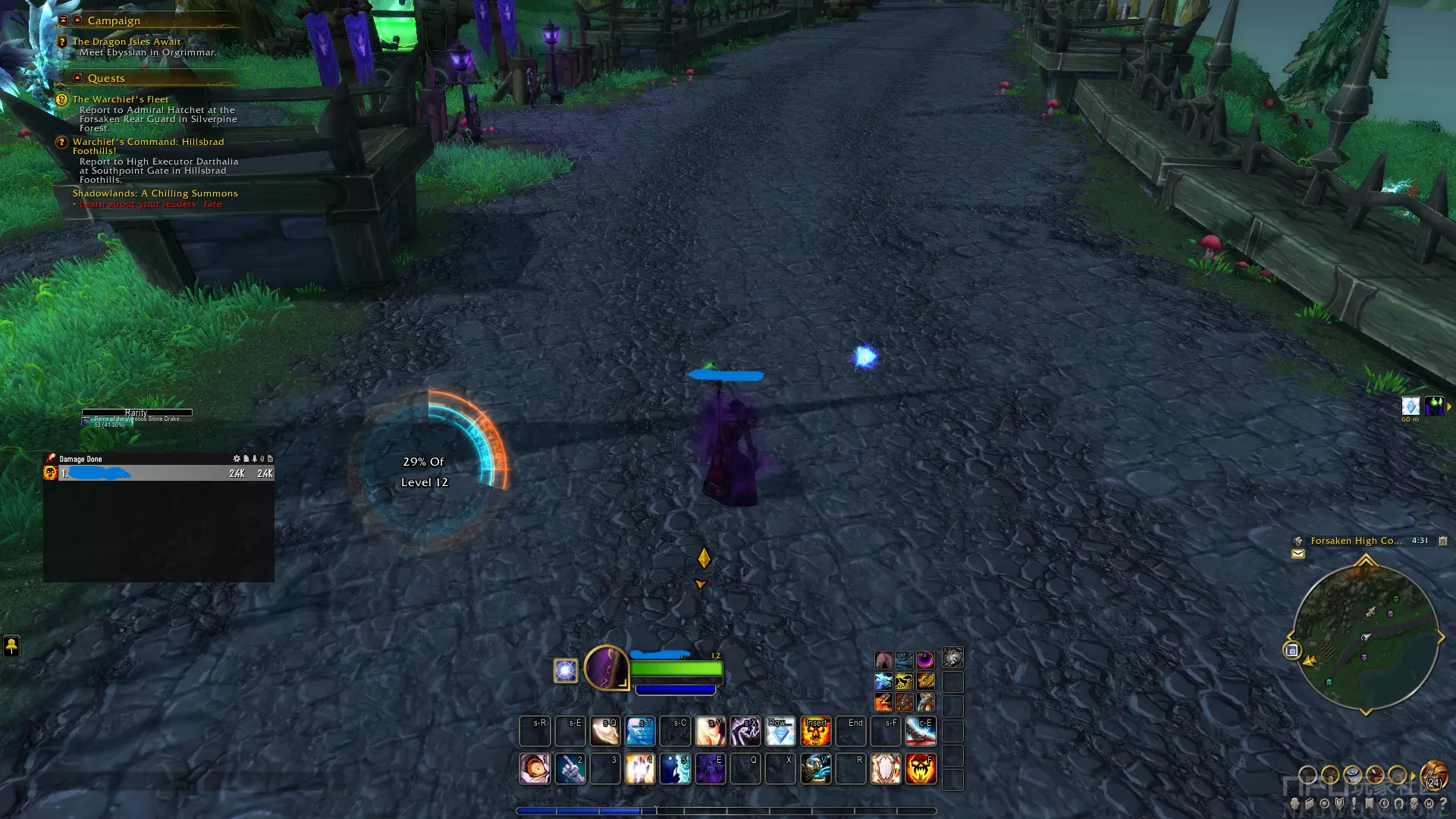Cast the purple skull spell on E

(711, 768)
